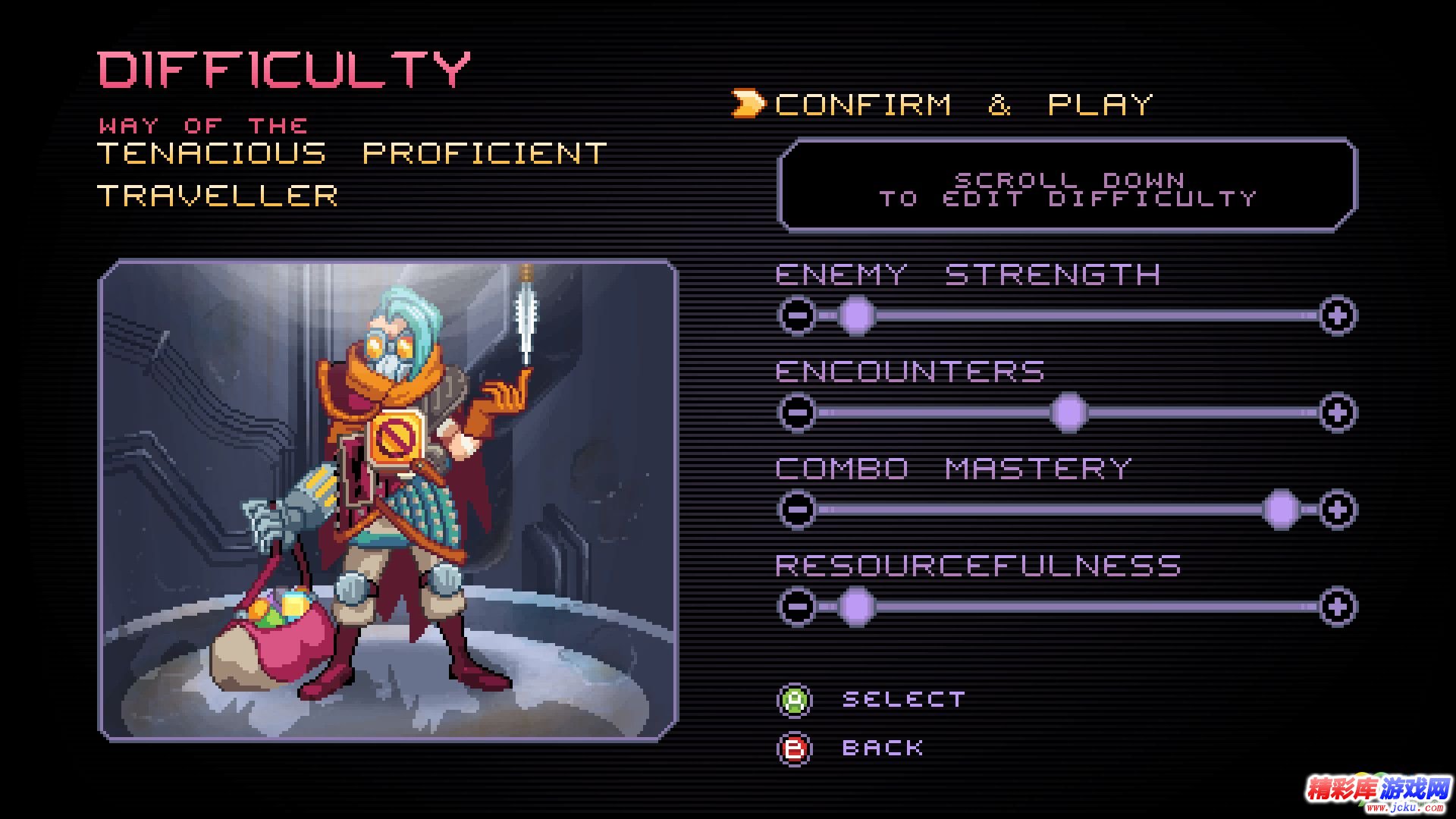Select Confirm & Play

point(963,105)
